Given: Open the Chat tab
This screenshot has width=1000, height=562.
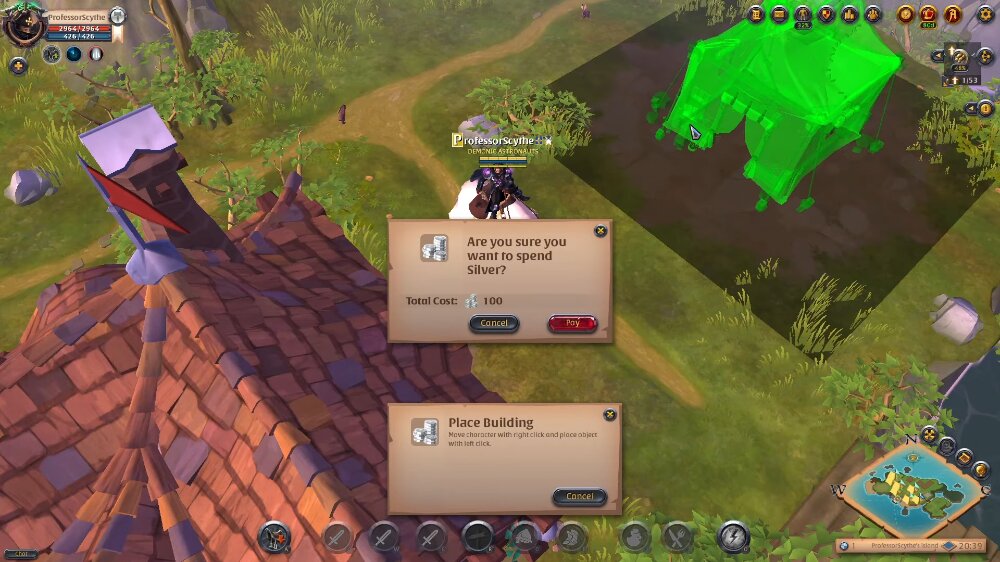Looking at the screenshot, I should pos(21,553).
